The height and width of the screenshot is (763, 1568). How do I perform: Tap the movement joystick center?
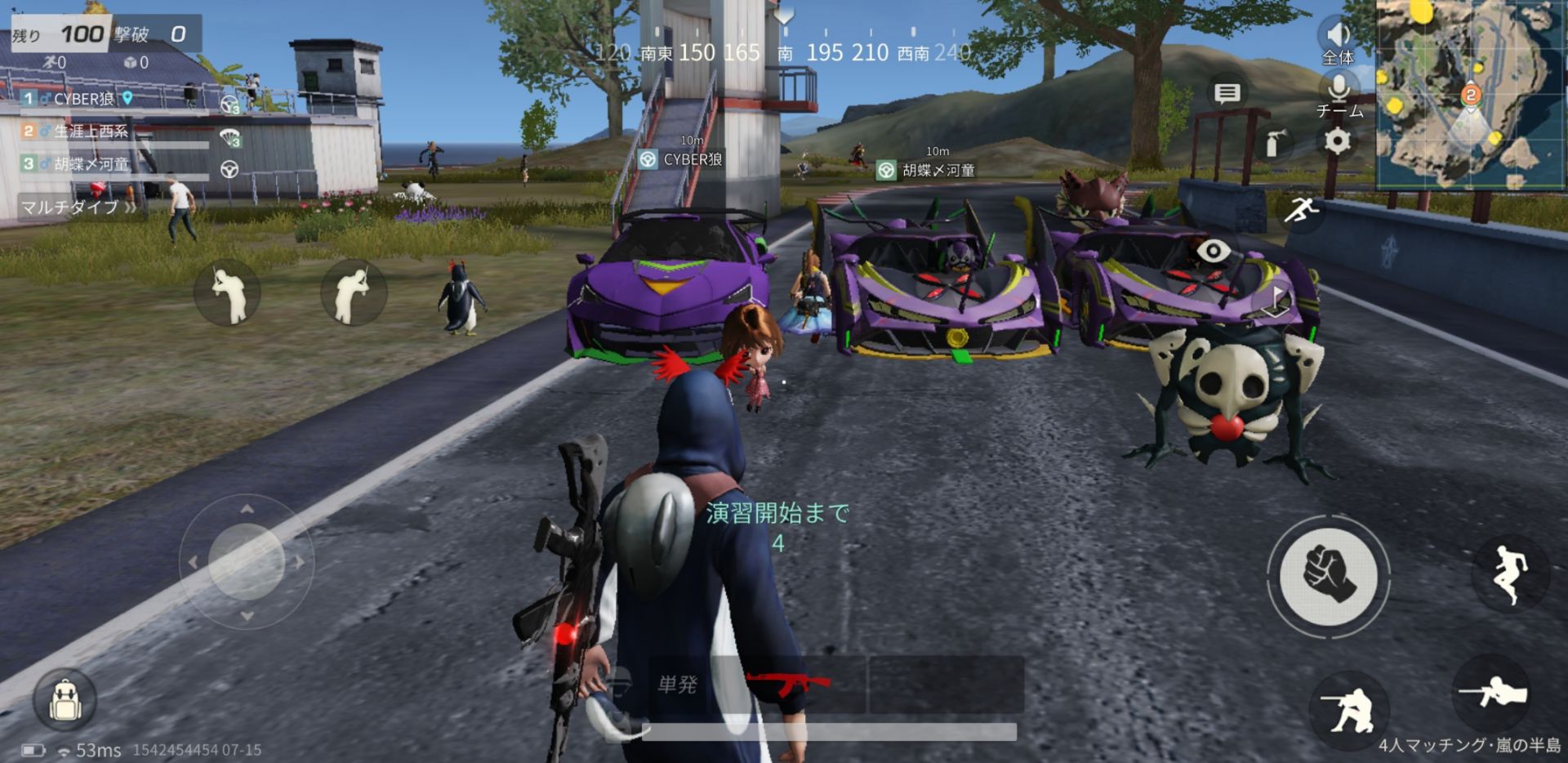246,561
